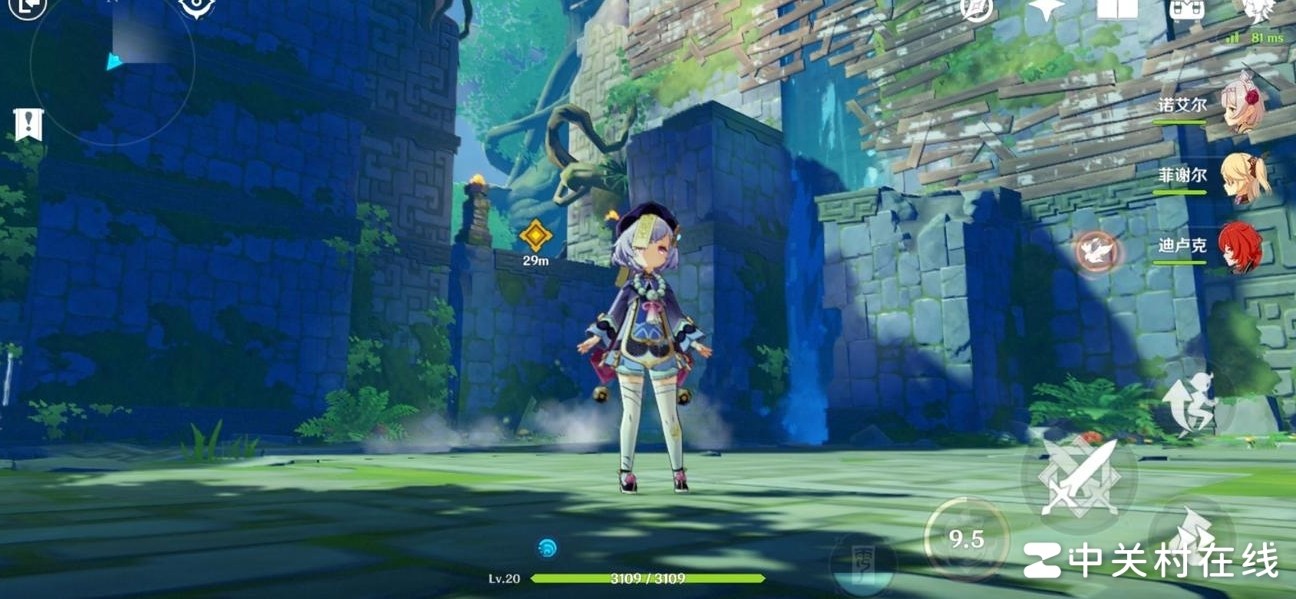Select the yellow diamond objective marker
The width and height of the screenshot is (1296, 599).
click(x=536, y=237)
